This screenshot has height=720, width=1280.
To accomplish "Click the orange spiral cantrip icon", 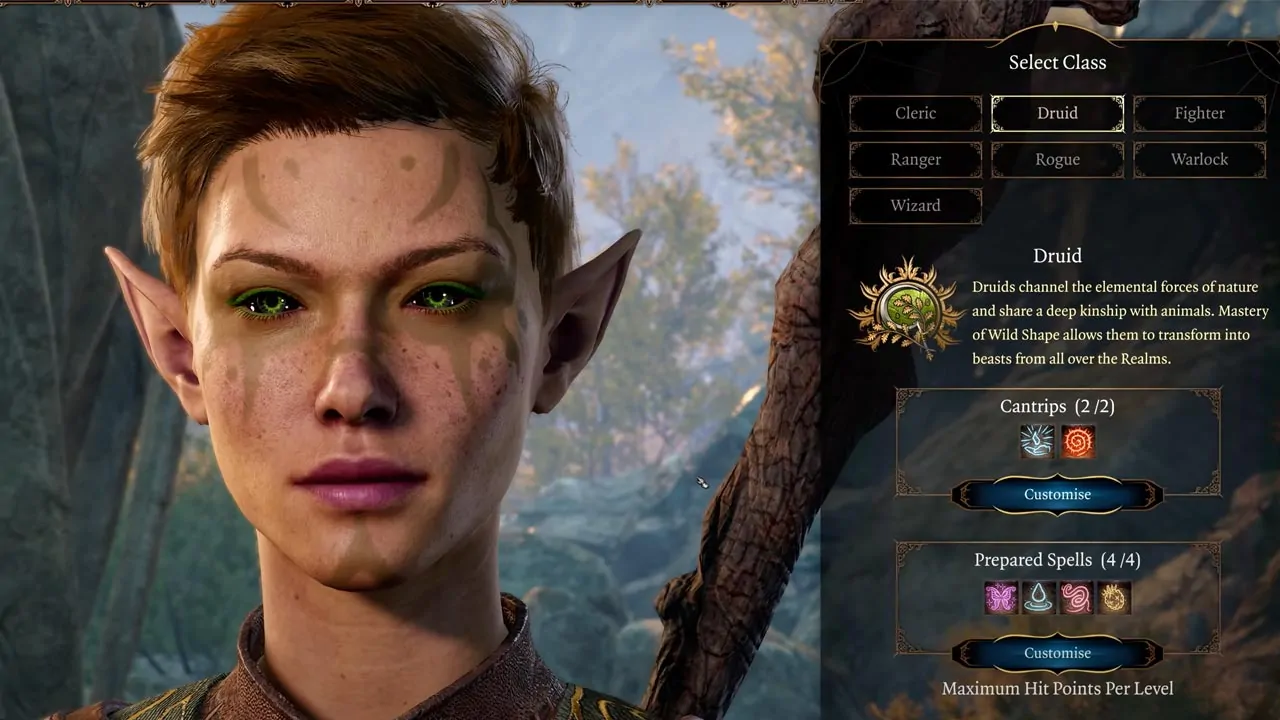I will pyautogui.click(x=1080, y=440).
